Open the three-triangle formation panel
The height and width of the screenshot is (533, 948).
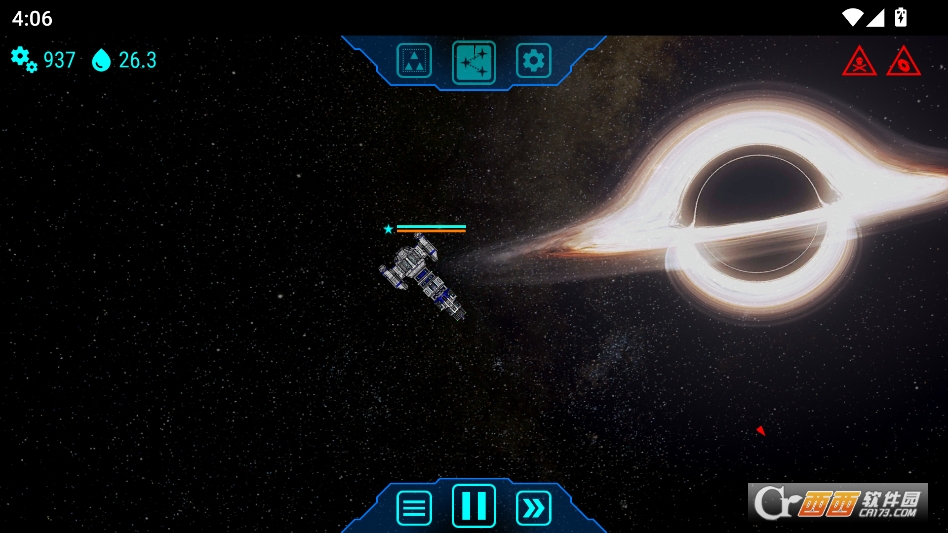(414, 61)
